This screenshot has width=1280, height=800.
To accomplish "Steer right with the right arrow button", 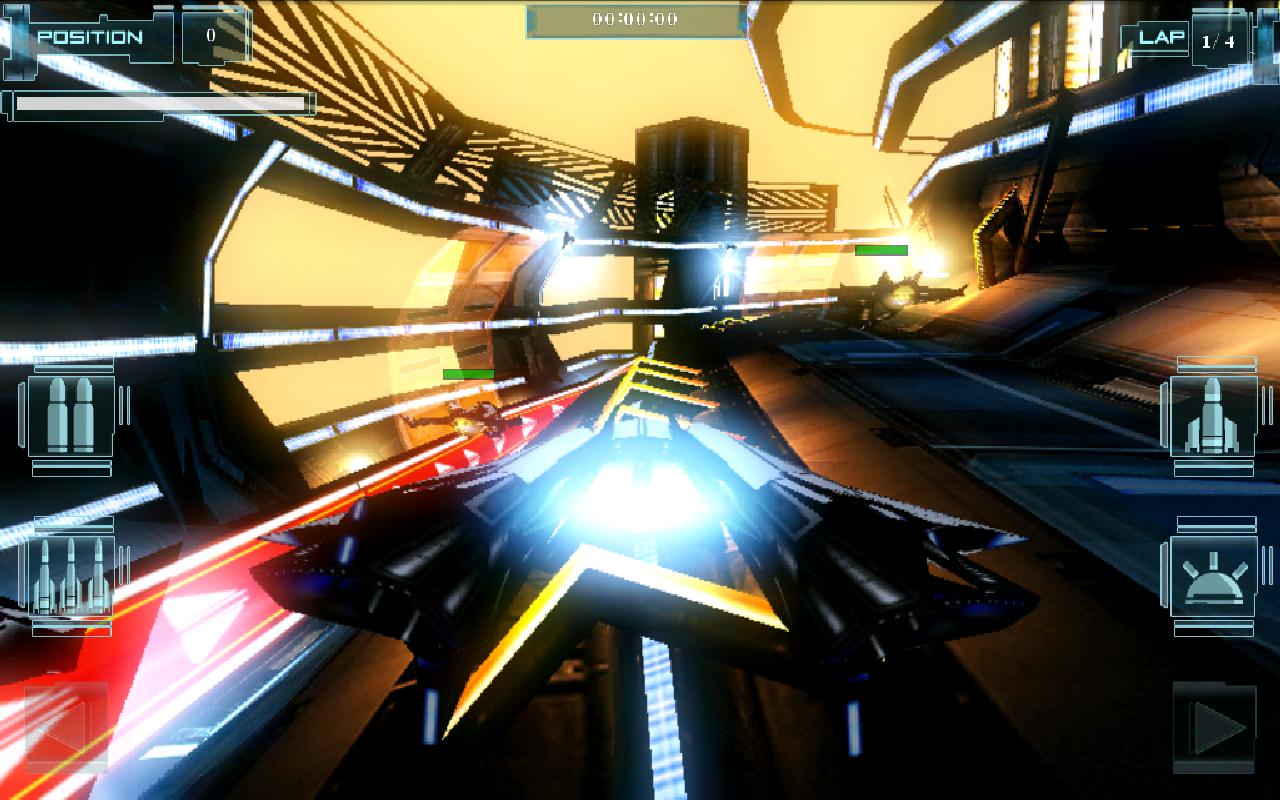I will (x=1215, y=727).
